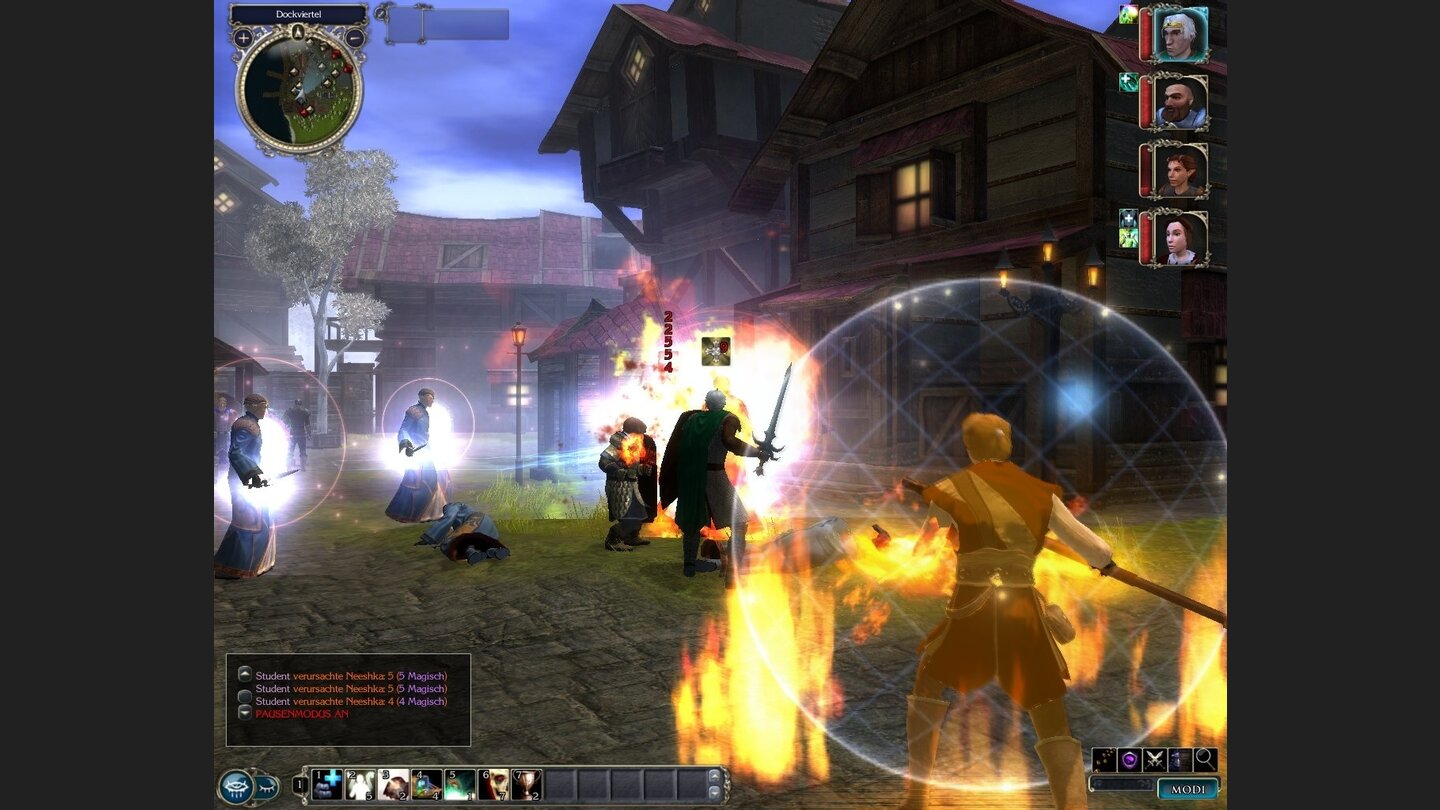Select the crossed swords attack mode icon
This screenshot has height=810, width=1440.
pos(1154,760)
